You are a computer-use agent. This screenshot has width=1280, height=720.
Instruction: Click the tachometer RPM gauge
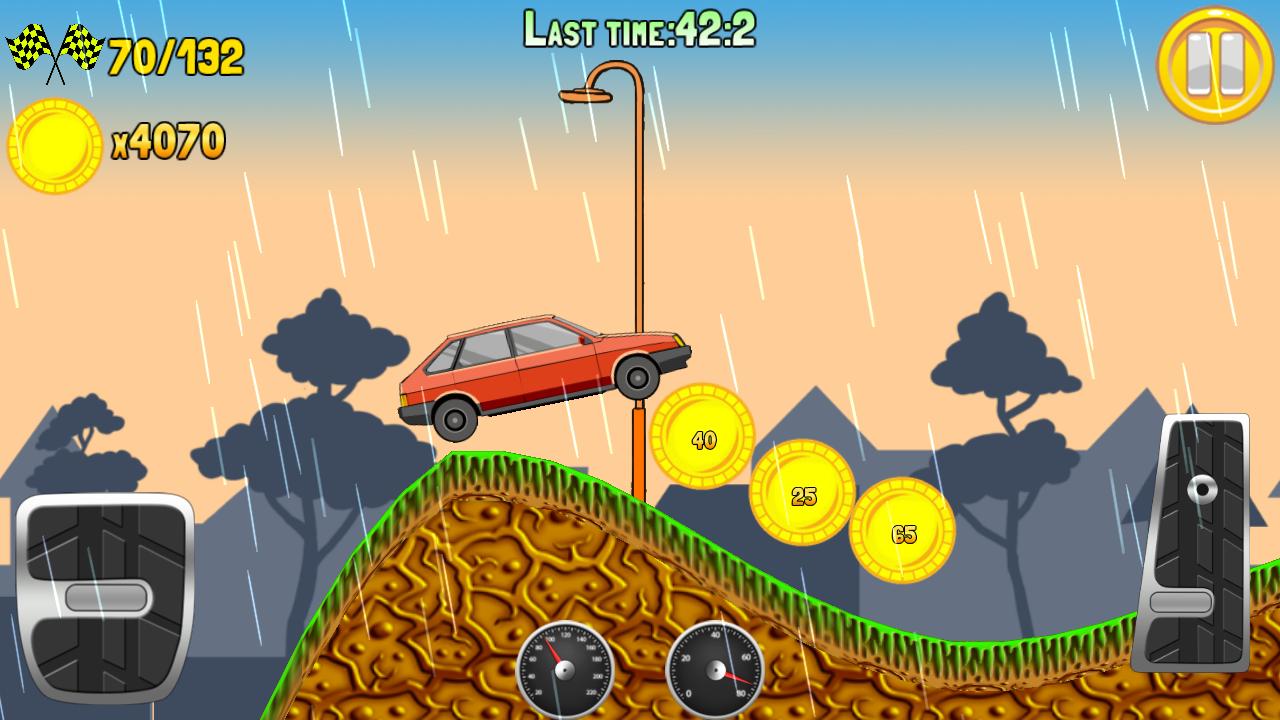[x=715, y=670]
